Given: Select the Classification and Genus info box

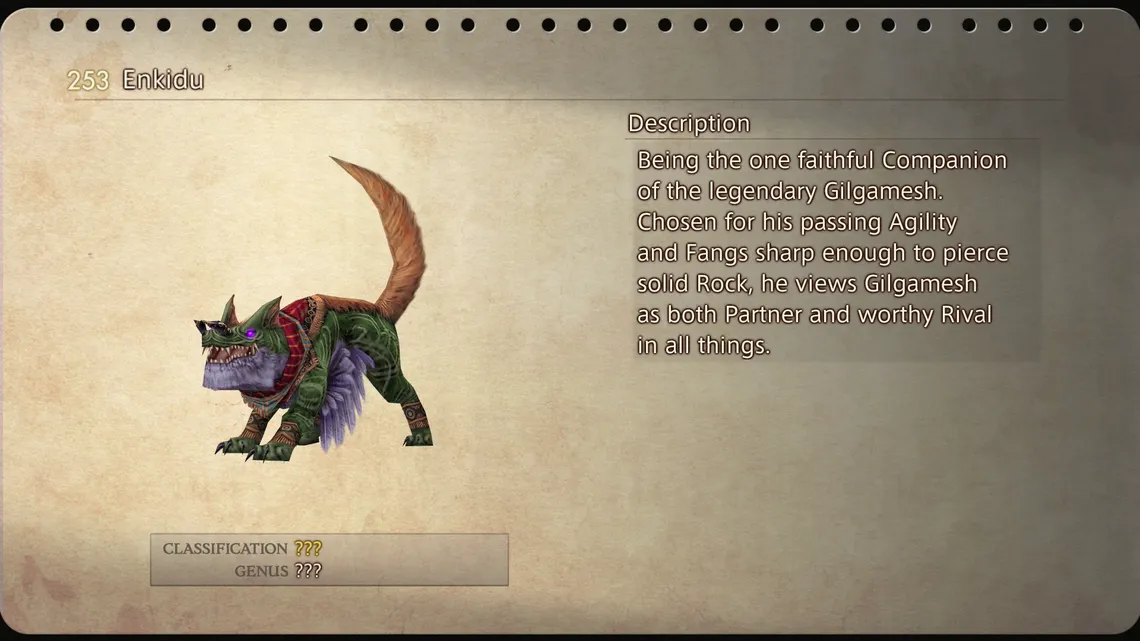Looking at the screenshot, I should click(329, 560).
